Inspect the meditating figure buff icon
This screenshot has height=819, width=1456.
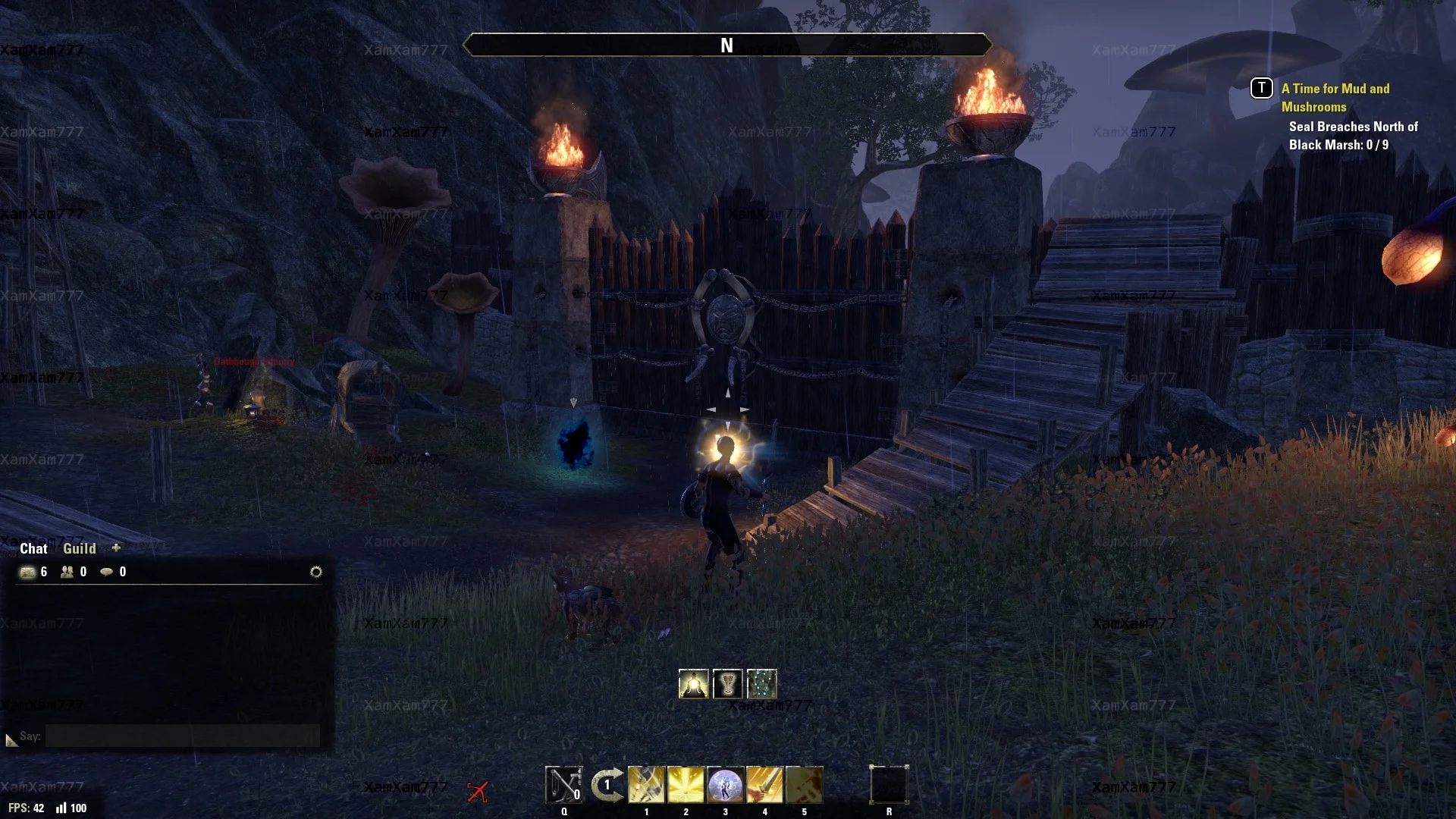pyautogui.click(x=693, y=684)
